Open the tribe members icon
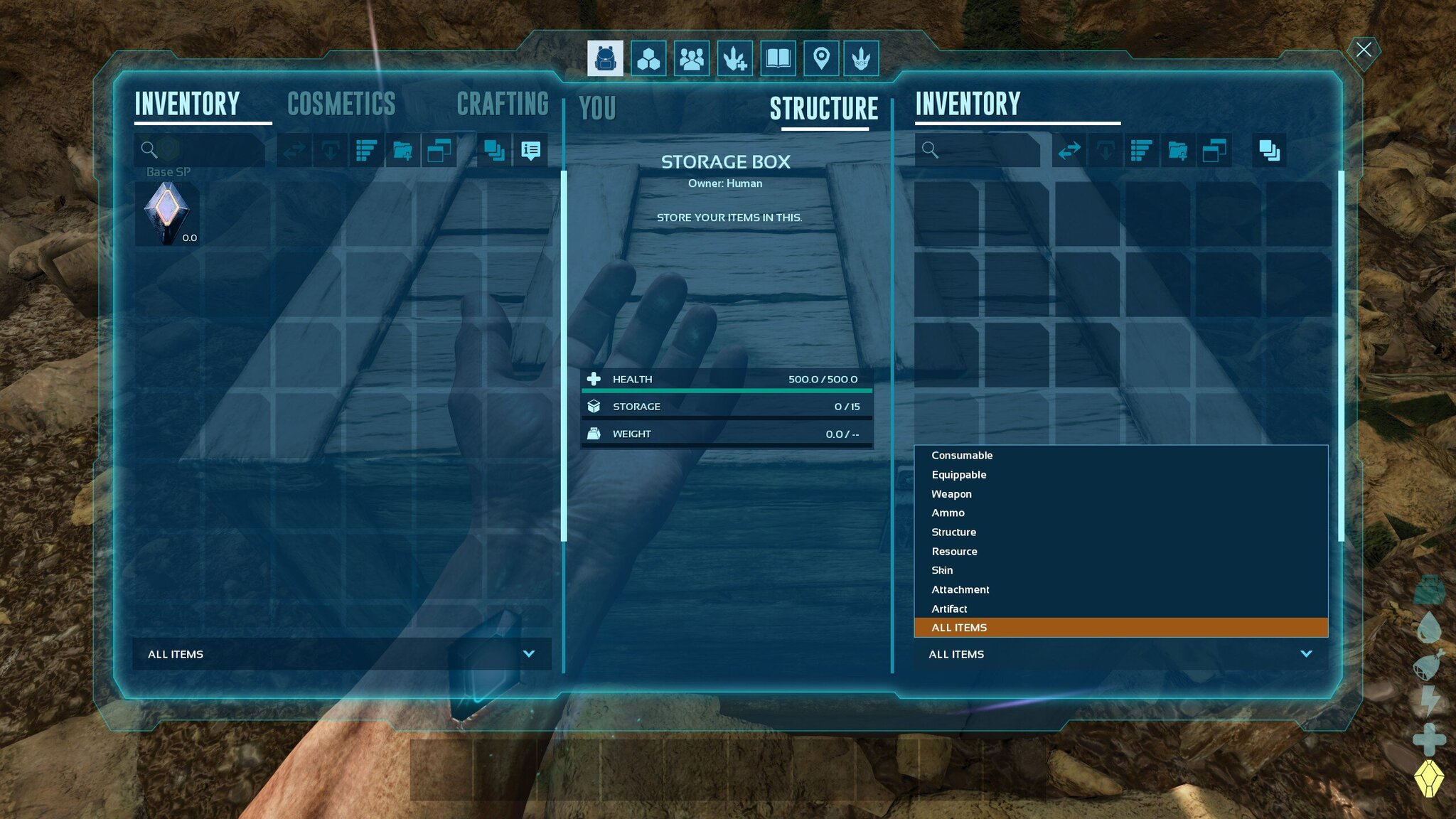The width and height of the screenshot is (1456, 819). point(691,58)
